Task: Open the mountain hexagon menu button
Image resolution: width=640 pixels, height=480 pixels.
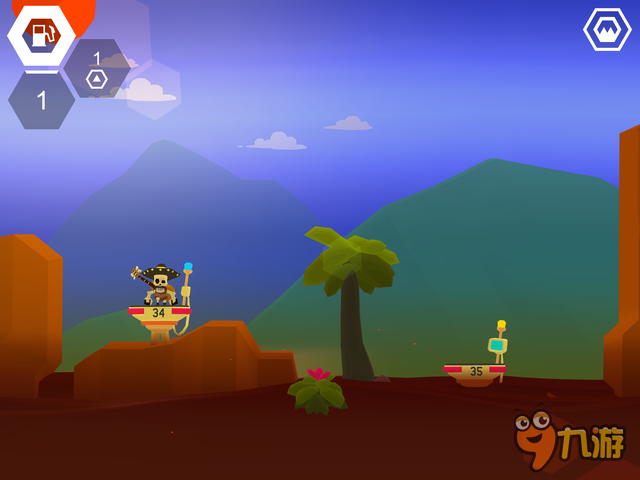Action: click(607, 30)
